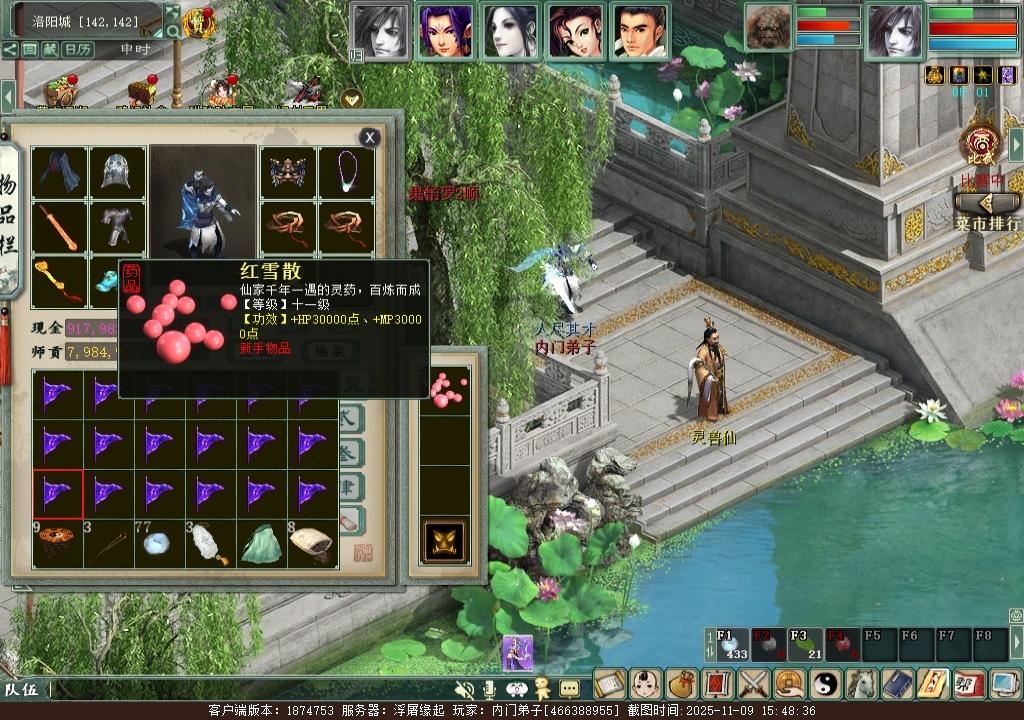Select the glowing necklace equipment slot
The height and width of the screenshot is (720, 1024).
pyautogui.click(x=346, y=173)
